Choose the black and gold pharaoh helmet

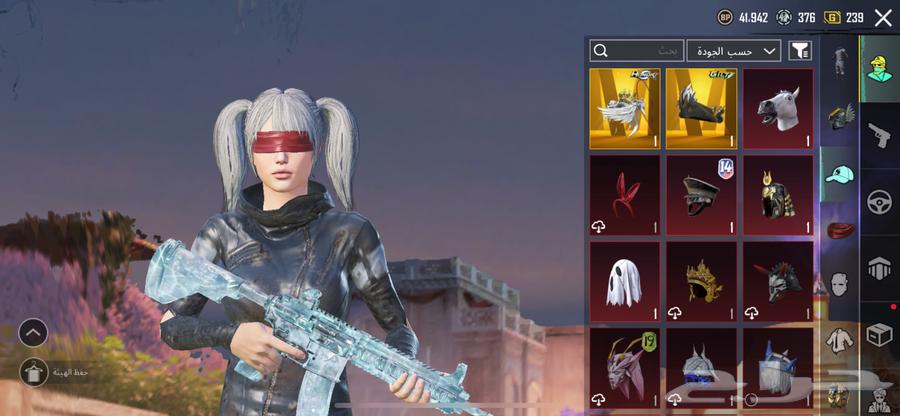click(x=777, y=194)
